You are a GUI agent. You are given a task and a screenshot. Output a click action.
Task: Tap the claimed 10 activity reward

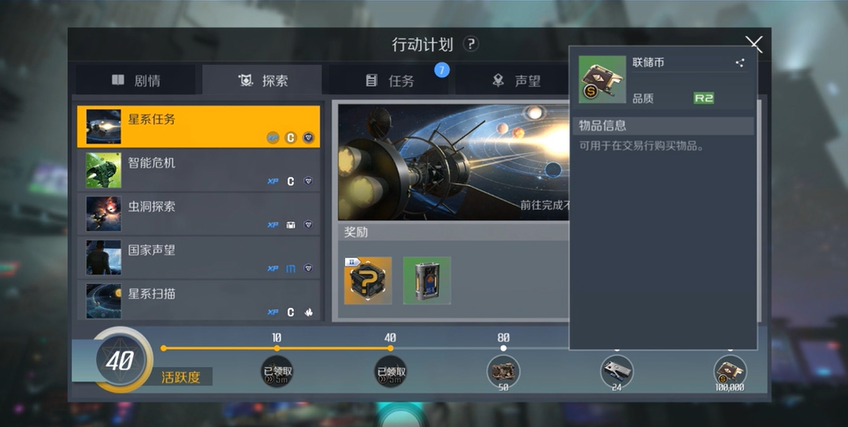pyautogui.click(x=276, y=371)
